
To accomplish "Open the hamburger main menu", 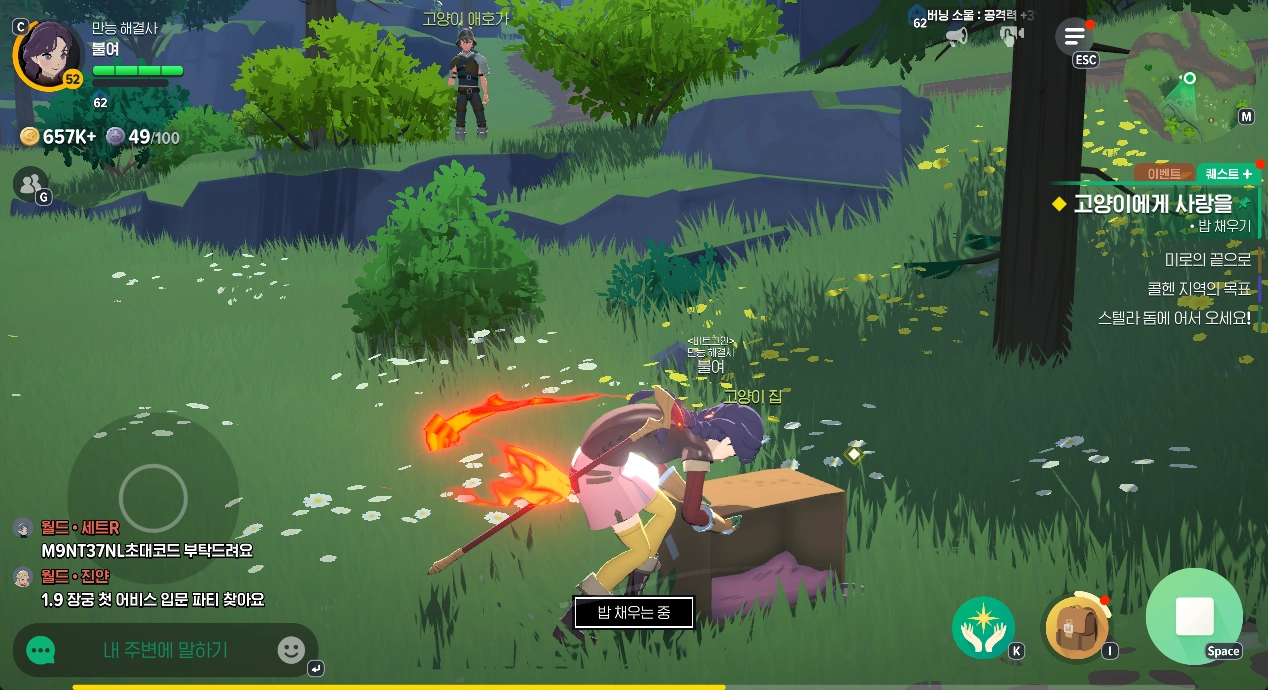I will coord(1074,37).
